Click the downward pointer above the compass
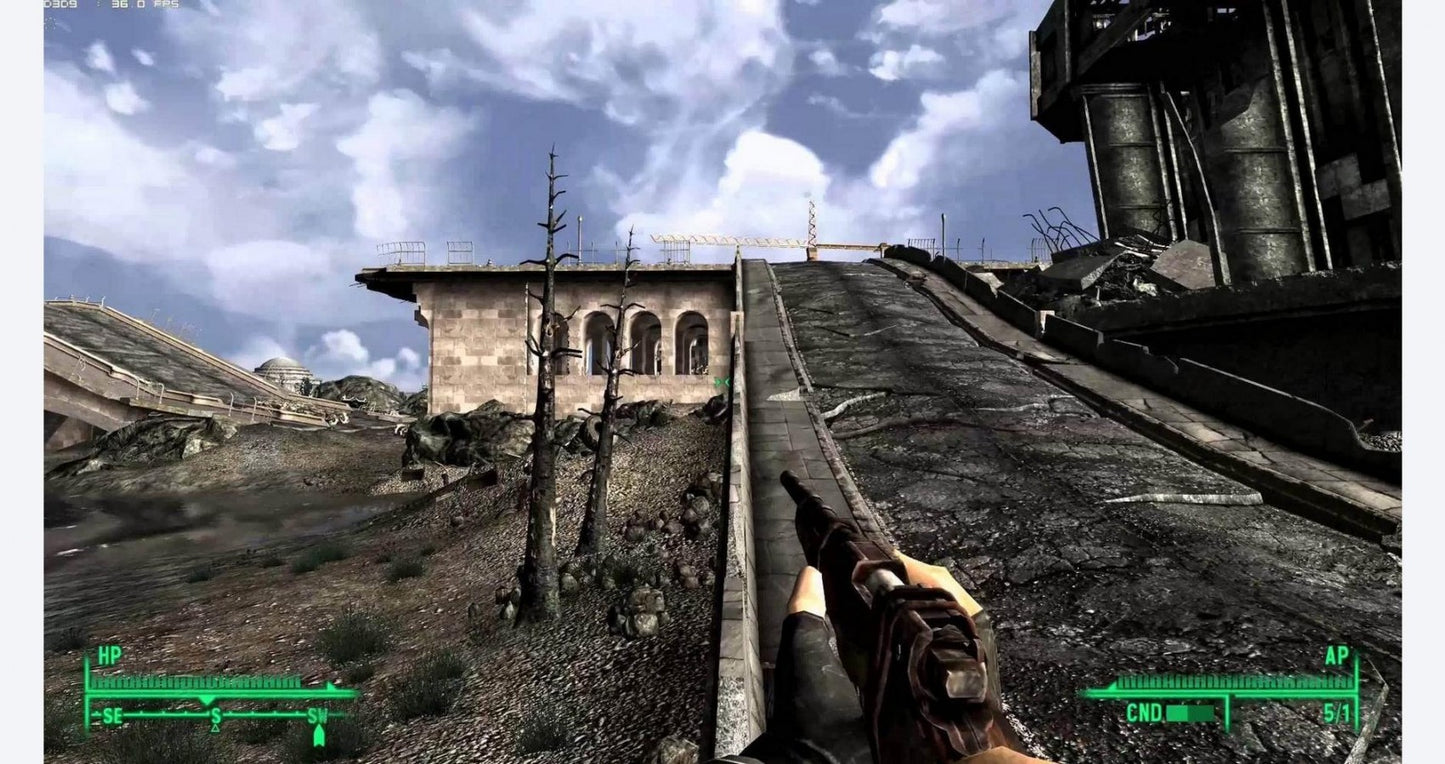Screen dimensions: 1445x764 [x=207, y=699]
